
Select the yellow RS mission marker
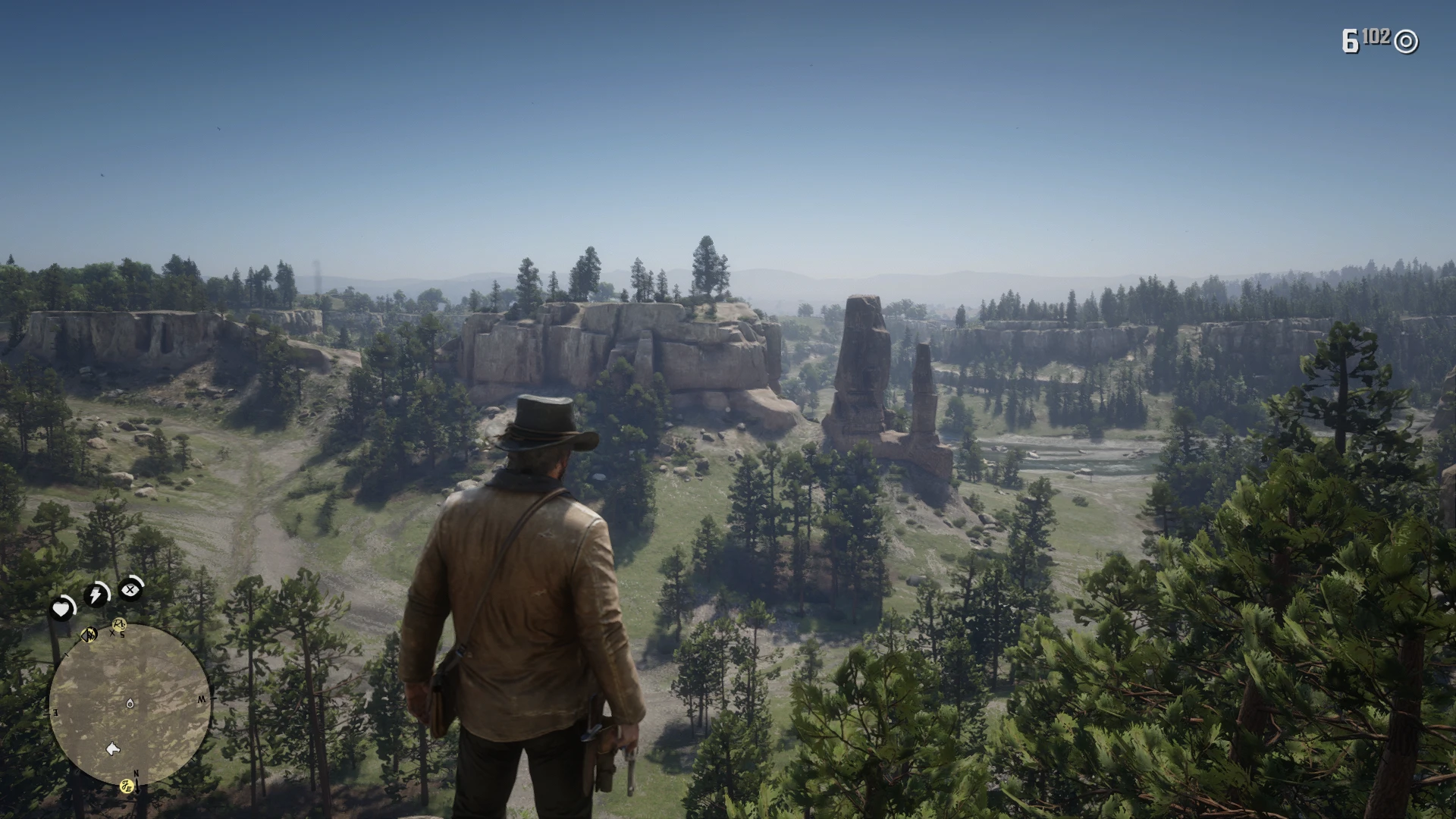(119, 625)
